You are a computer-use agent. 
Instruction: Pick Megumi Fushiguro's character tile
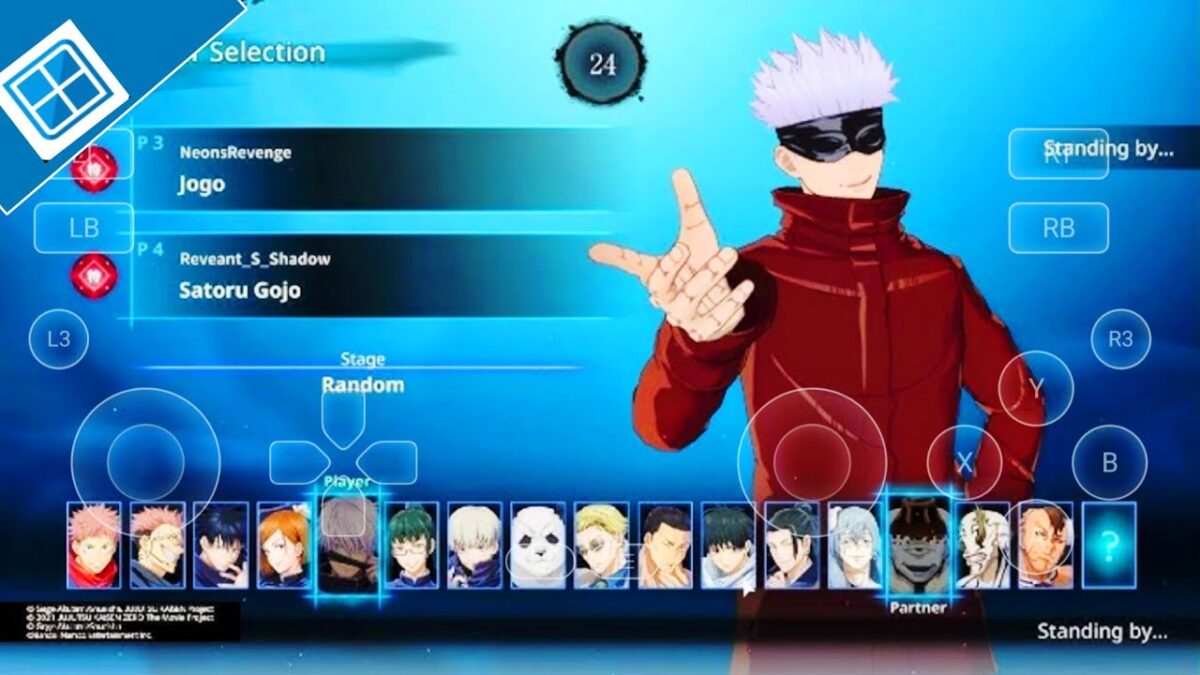click(x=221, y=545)
